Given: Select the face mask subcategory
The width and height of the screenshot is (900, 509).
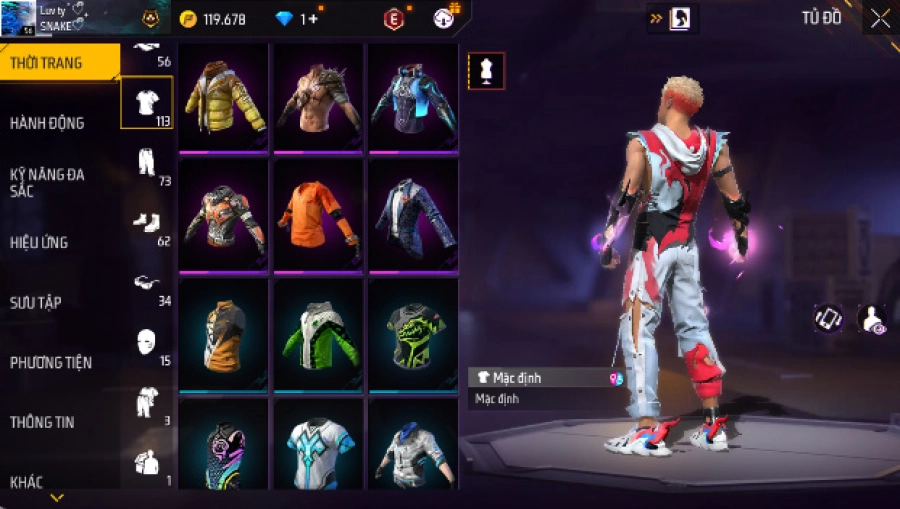Looking at the screenshot, I should point(146,342).
